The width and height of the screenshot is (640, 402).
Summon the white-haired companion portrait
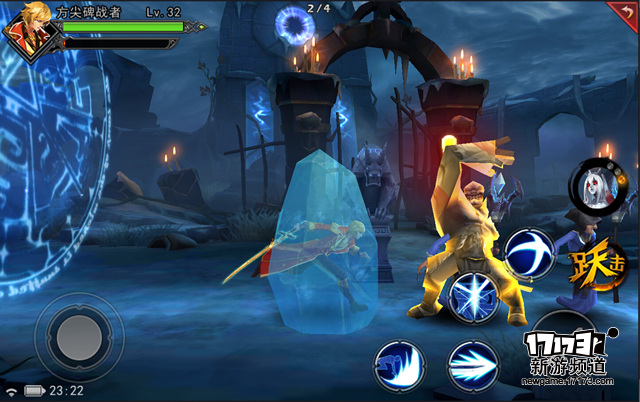click(x=595, y=185)
